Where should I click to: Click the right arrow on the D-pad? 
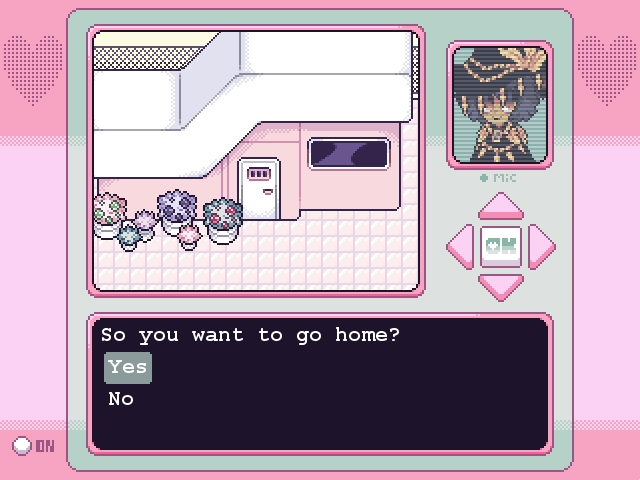point(540,246)
